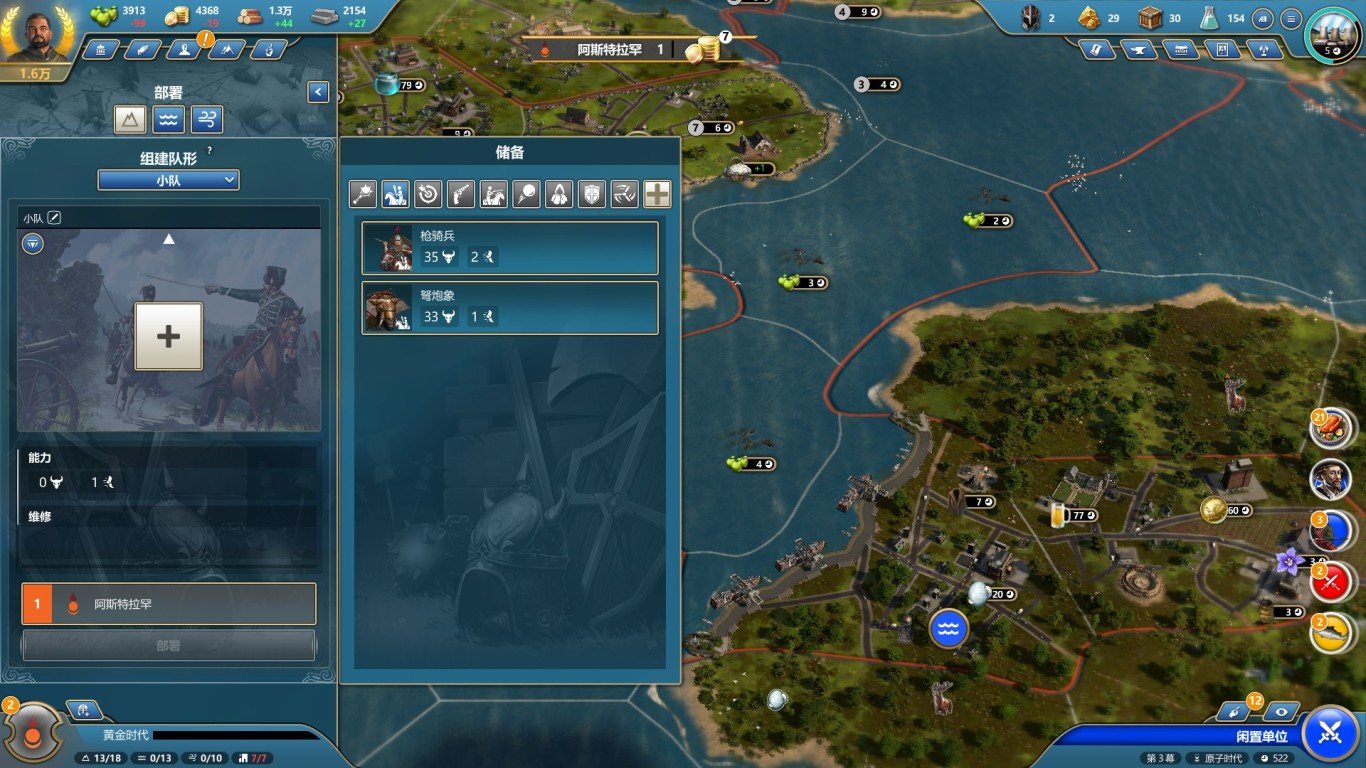Select the 阿斯特拉罕 city row in the panel

168,604
